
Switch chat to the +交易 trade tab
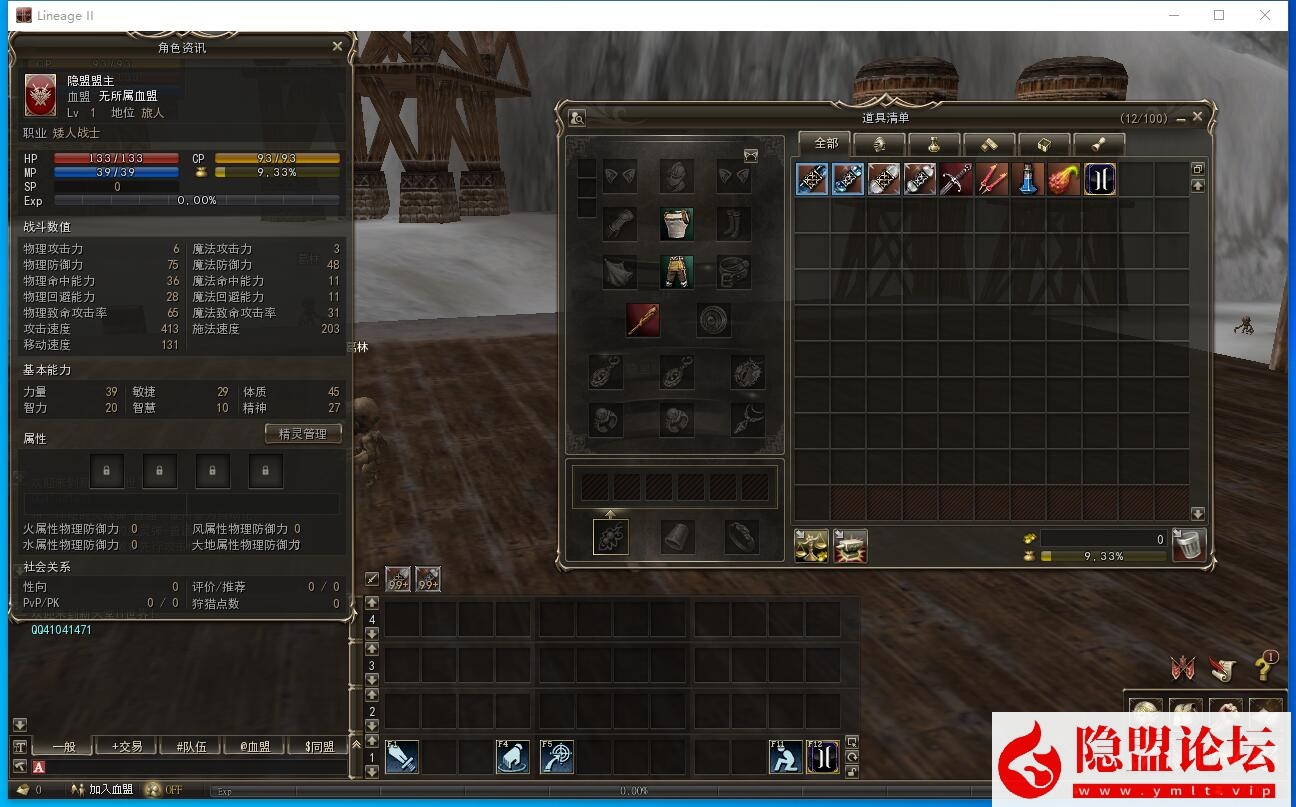pos(127,746)
